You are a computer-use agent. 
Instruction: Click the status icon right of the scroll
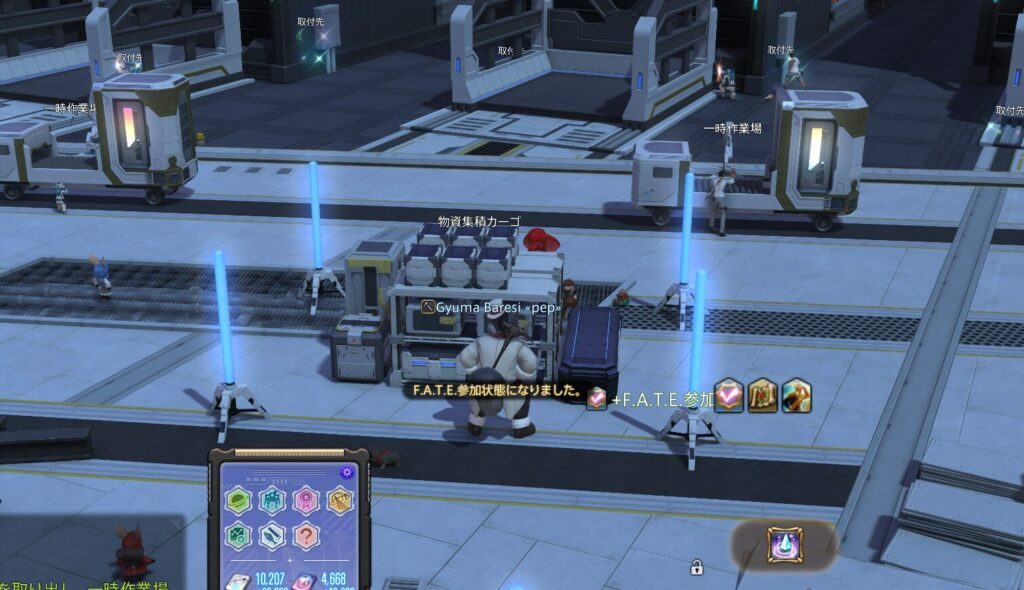click(797, 396)
